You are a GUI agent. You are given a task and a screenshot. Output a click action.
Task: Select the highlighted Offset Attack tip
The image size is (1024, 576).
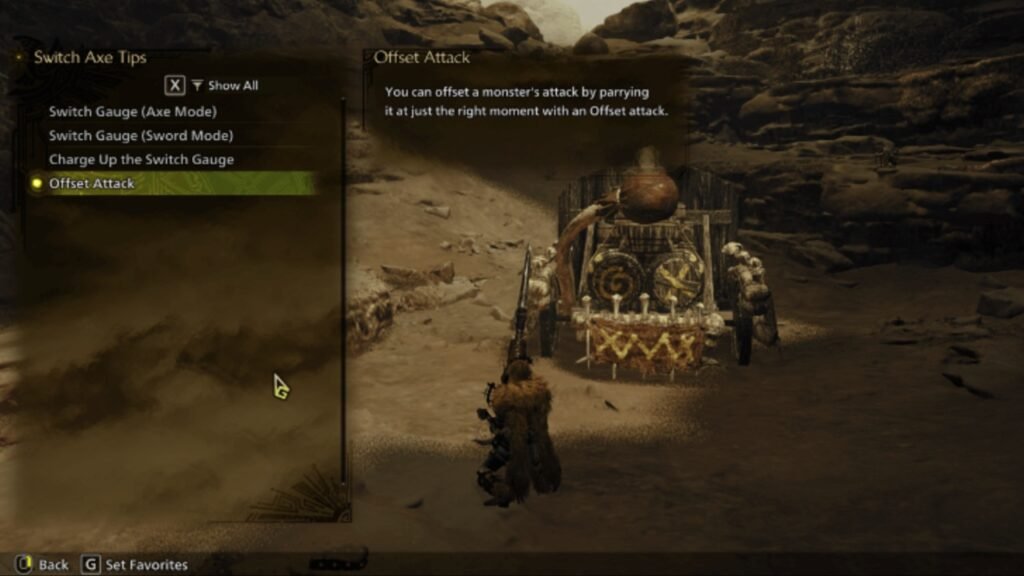tap(92, 183)
